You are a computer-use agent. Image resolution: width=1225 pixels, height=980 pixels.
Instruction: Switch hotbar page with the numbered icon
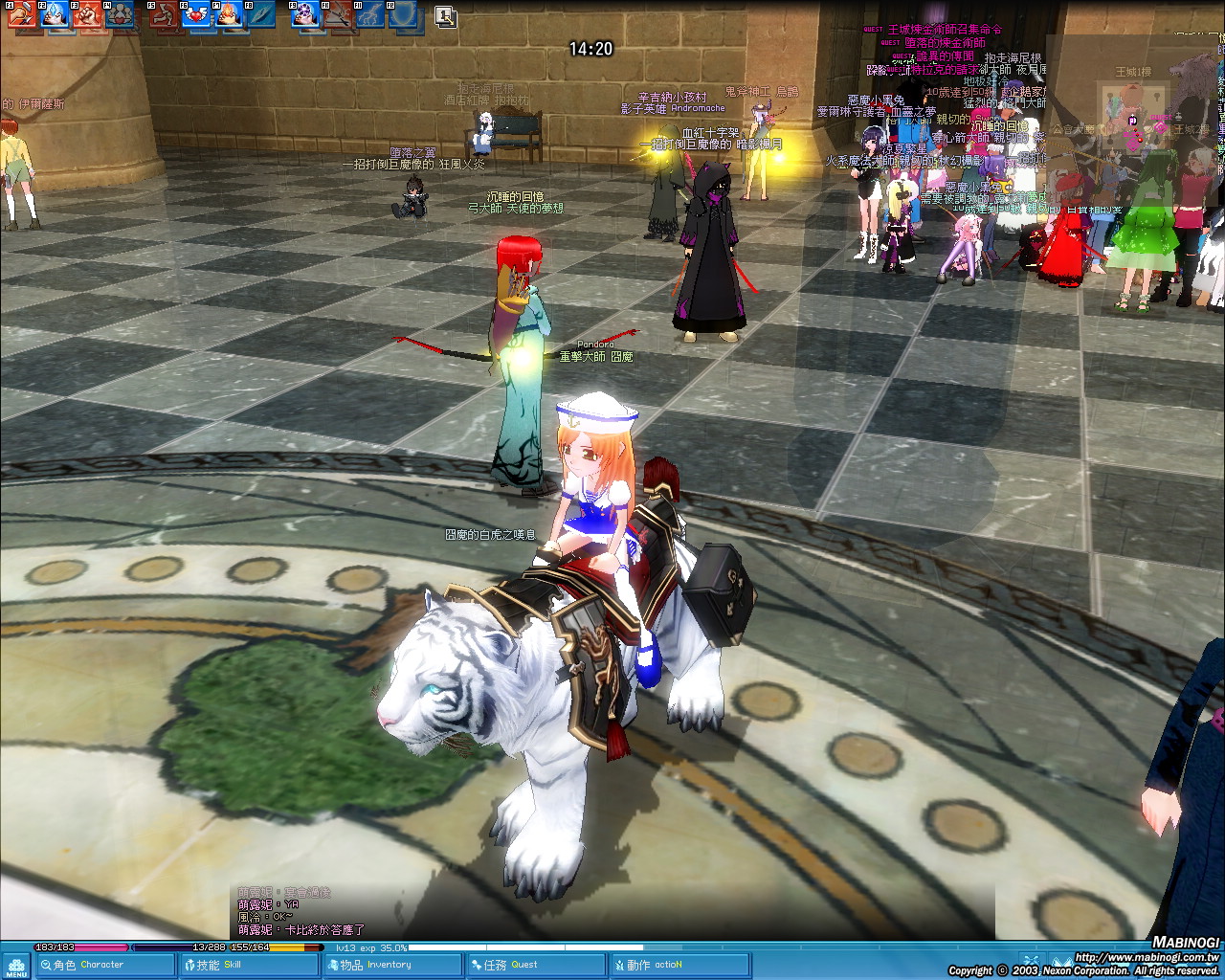click(x=445, y=15)
